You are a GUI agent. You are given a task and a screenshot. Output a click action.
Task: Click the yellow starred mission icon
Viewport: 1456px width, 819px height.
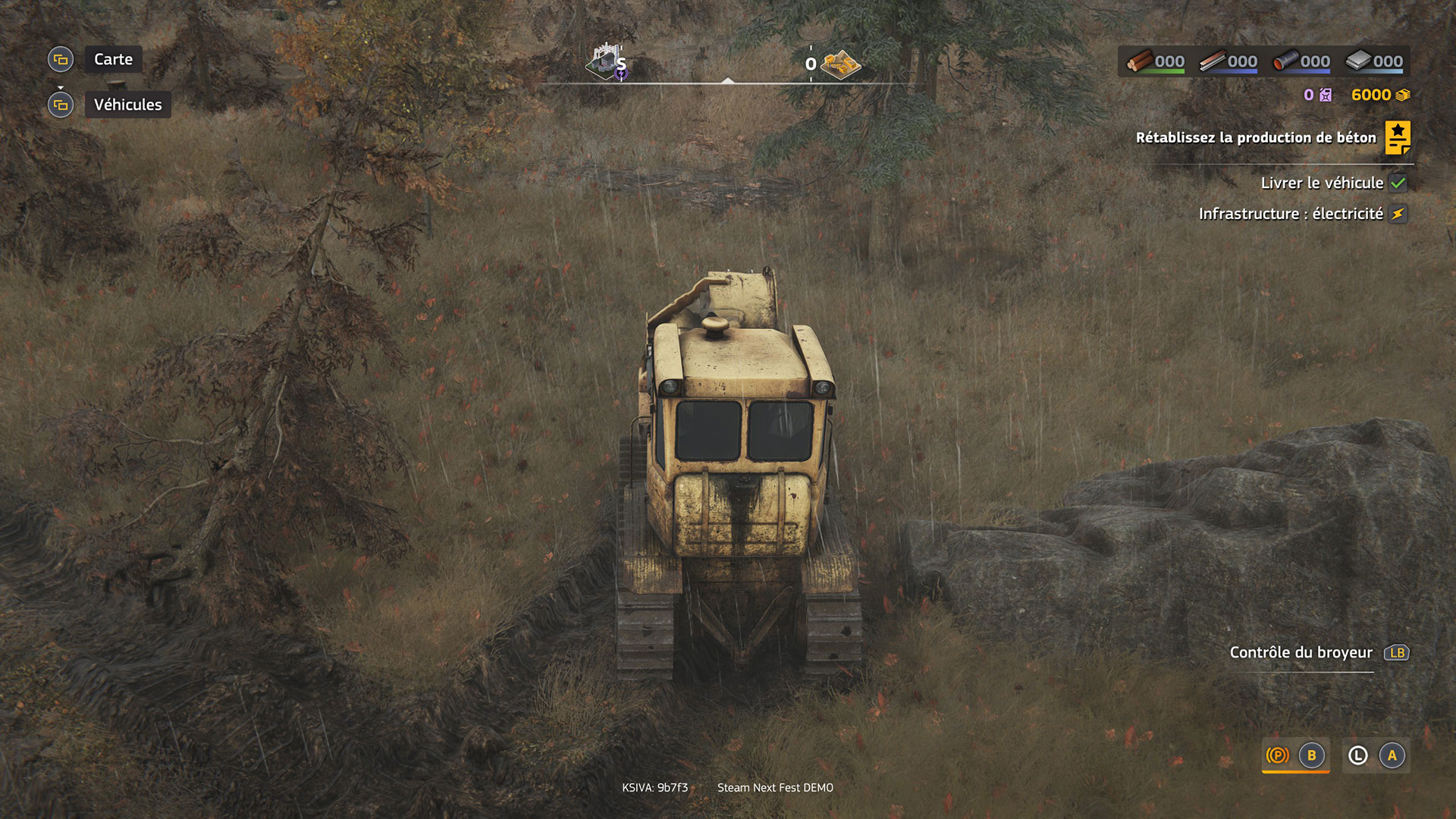pyautogui.click(x=1398, y=137)
